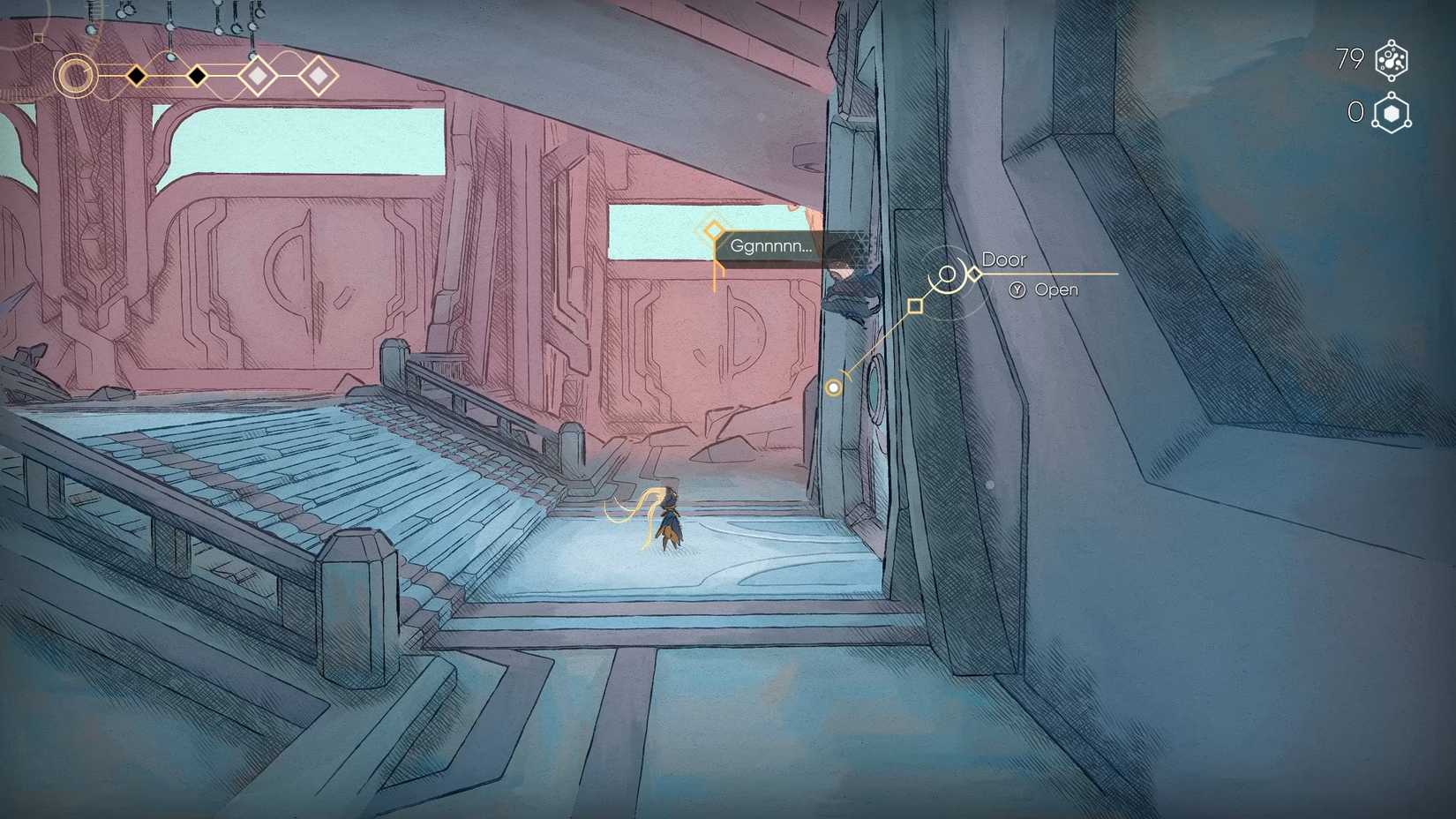
Task: Click the small diamond anchor next to the Door label
Action: (974, 274)
